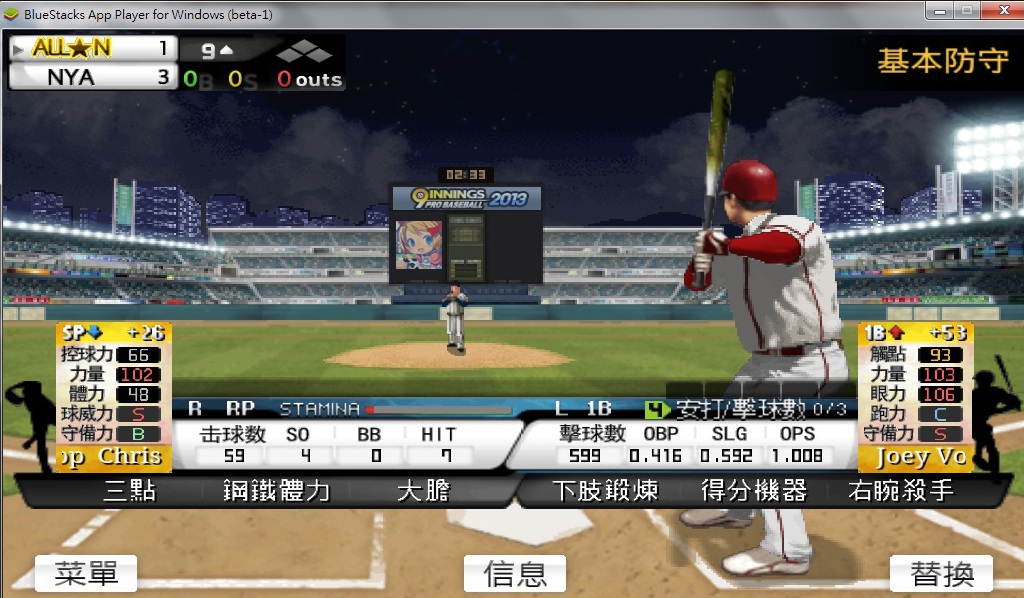
Task: Select the 右腕殺手 batter skill
Action: (900, 491)
